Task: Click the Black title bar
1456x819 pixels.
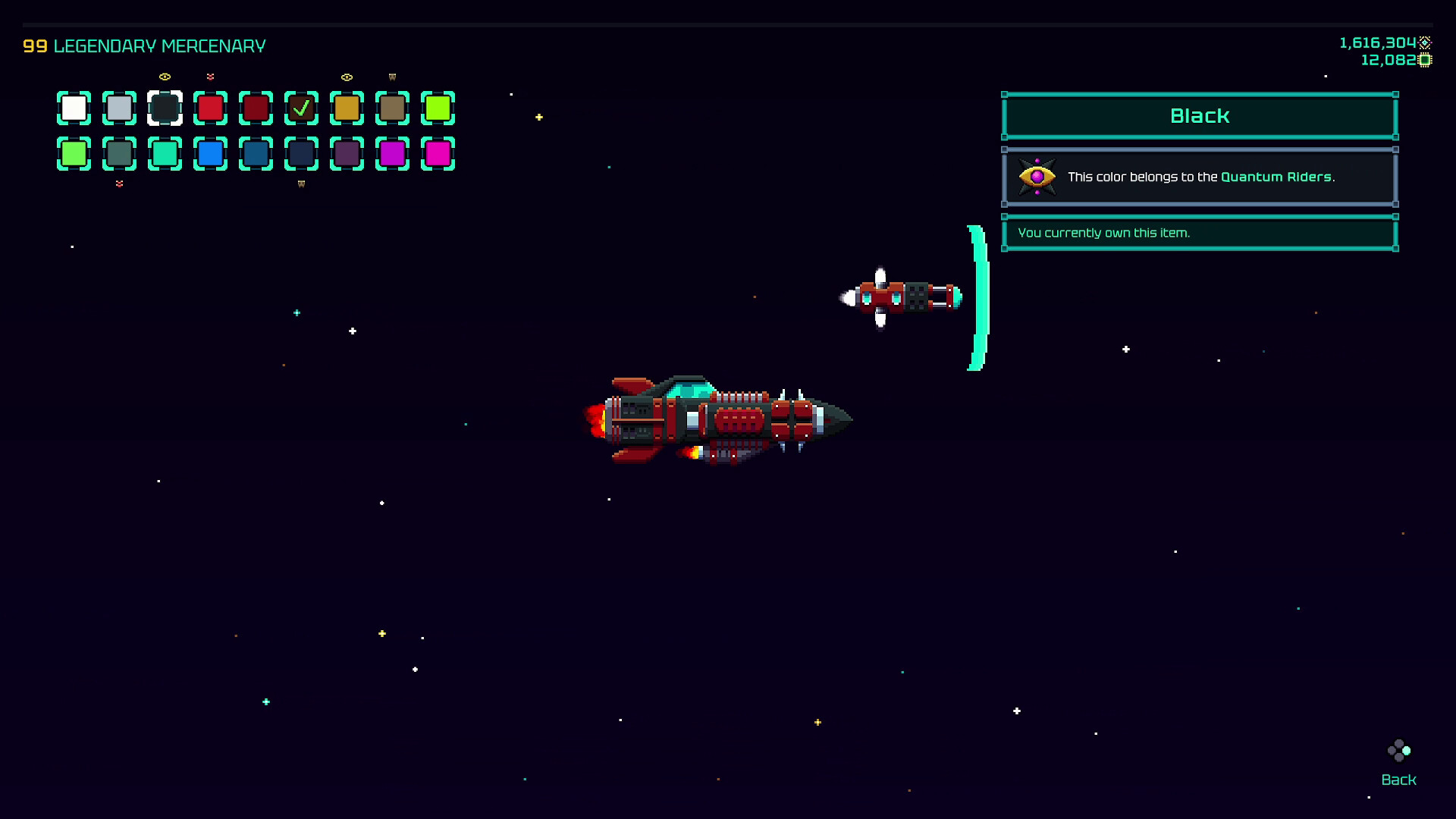Action: 1198,115
